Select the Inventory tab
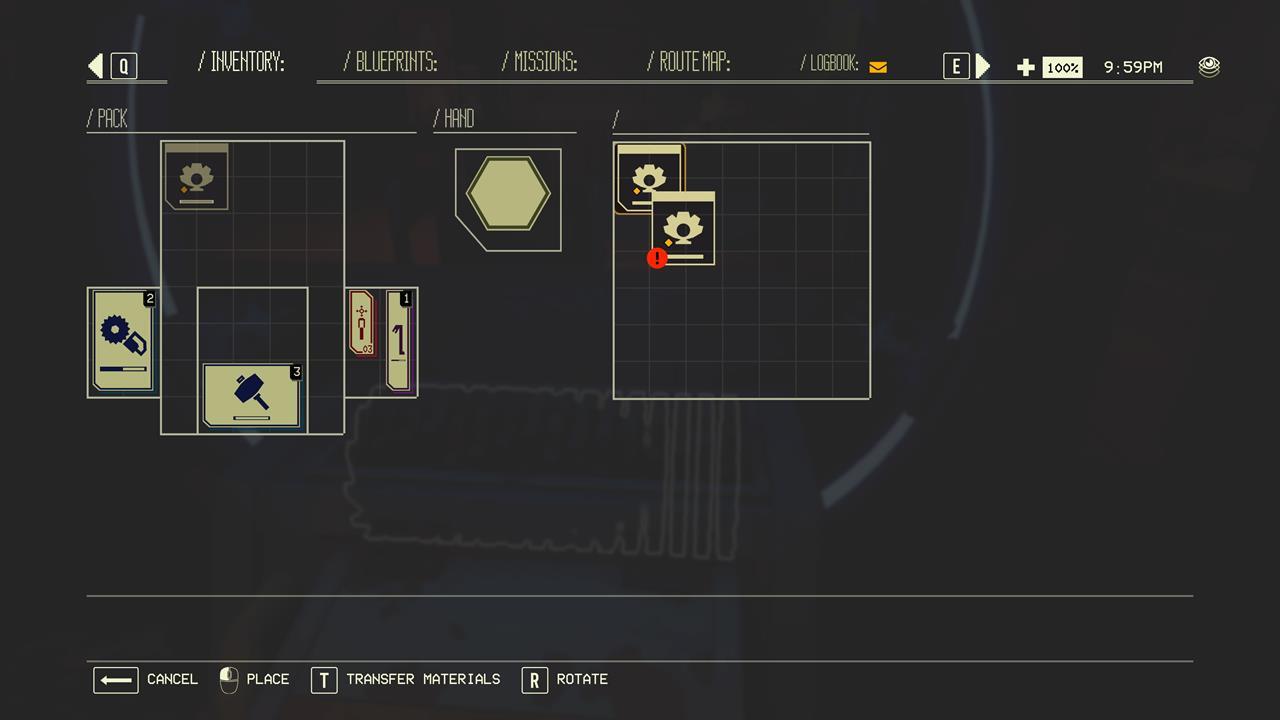1280x720 pixels. click(242, 63)
